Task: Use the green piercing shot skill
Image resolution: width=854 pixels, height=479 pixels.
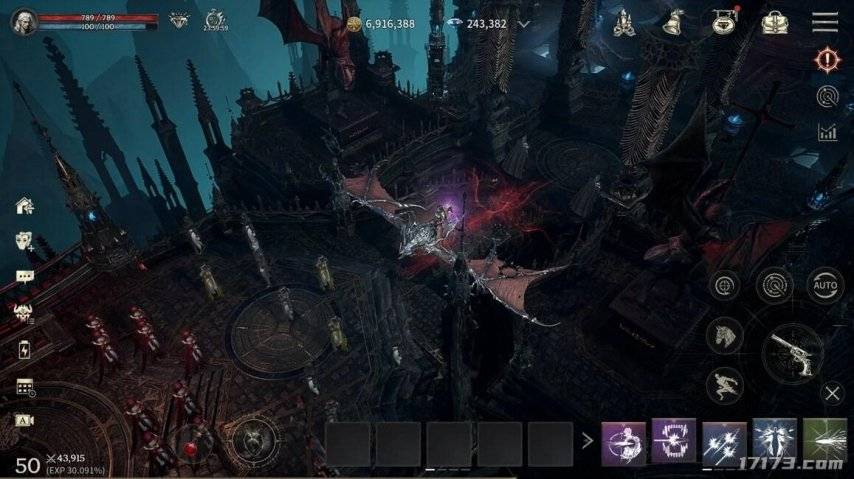Action: (824, 441)
